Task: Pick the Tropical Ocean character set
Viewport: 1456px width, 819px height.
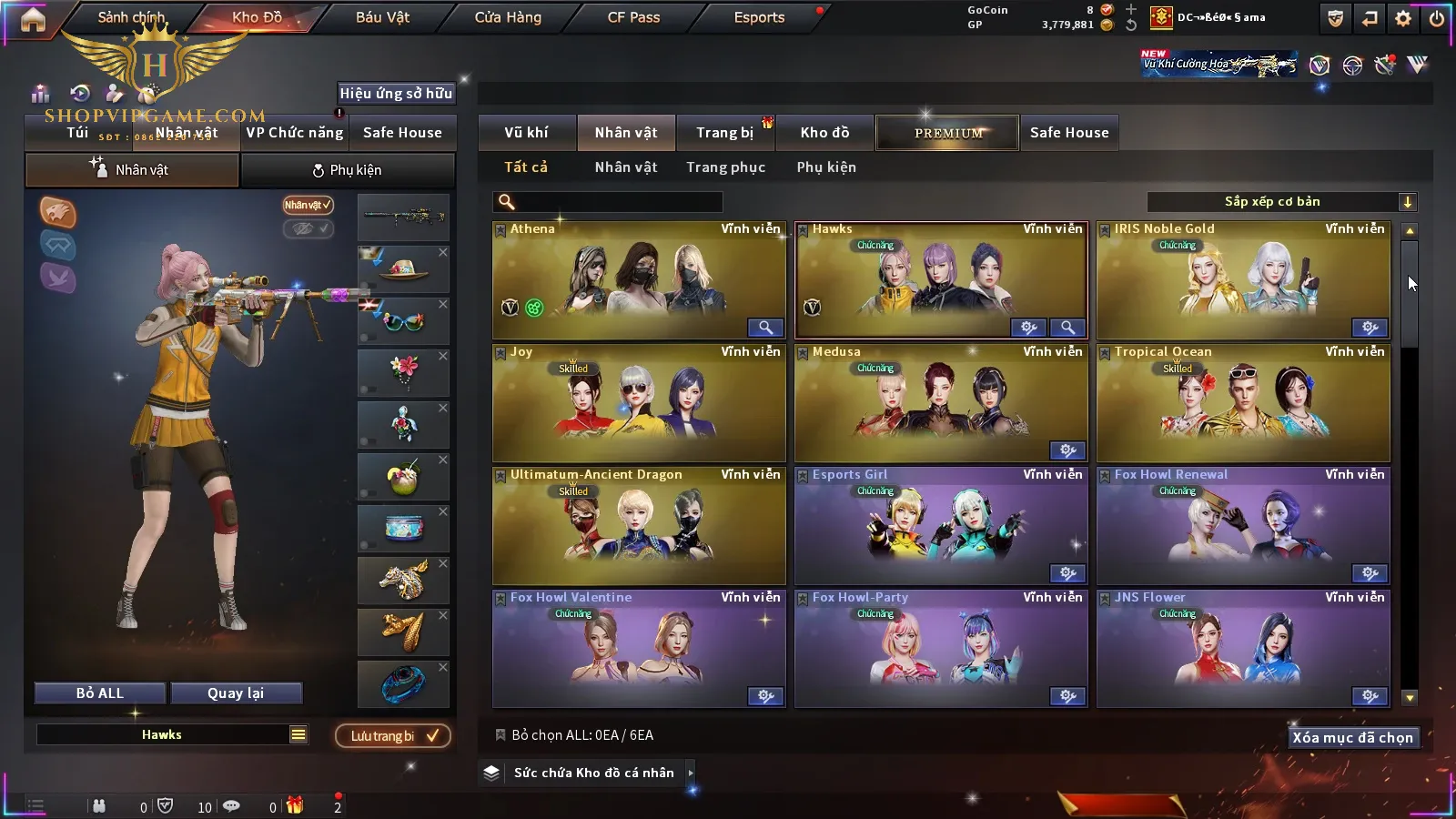Action: point(1243,402)
